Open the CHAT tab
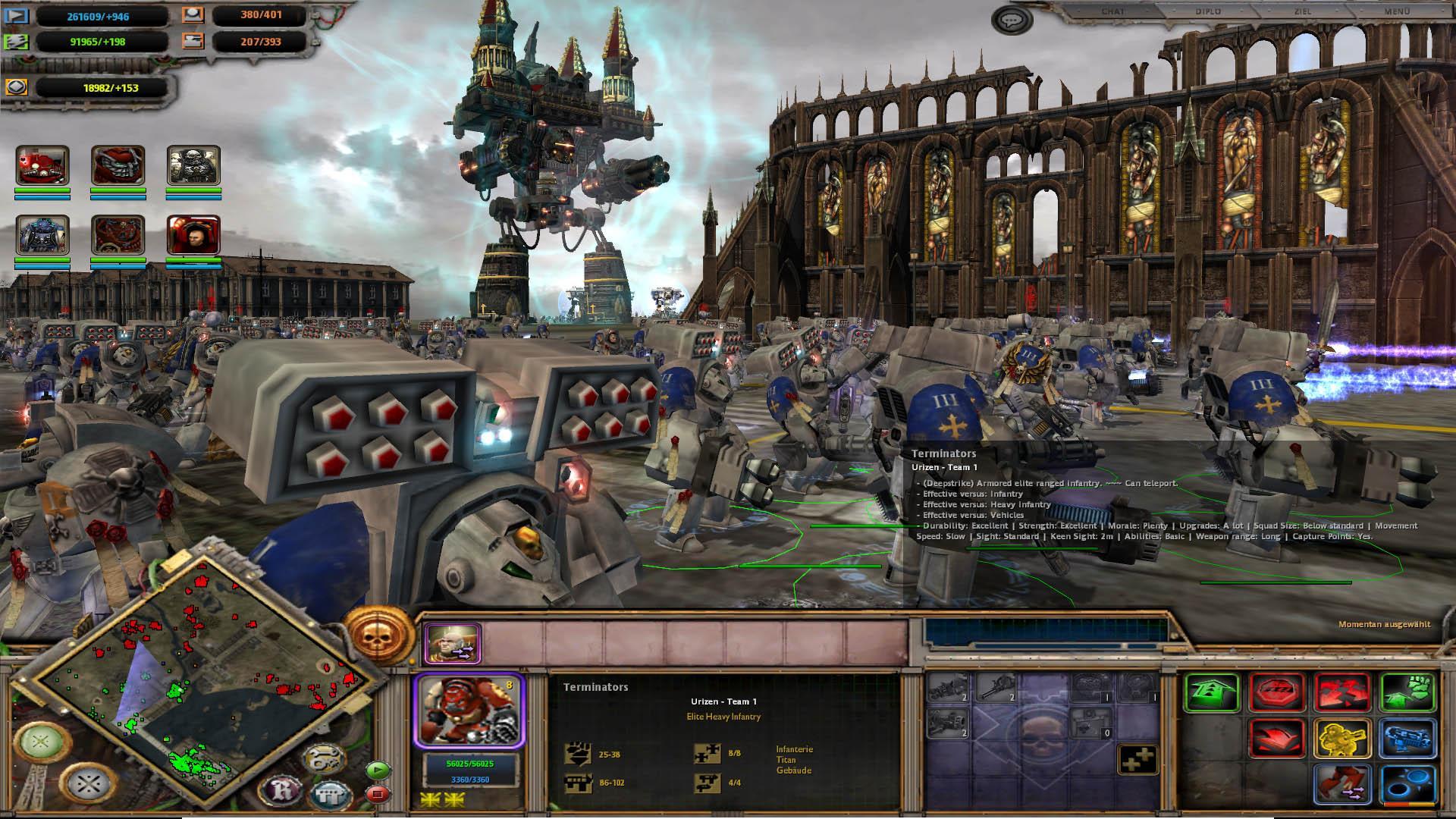1456x819 pixels. click(1112, 12)
